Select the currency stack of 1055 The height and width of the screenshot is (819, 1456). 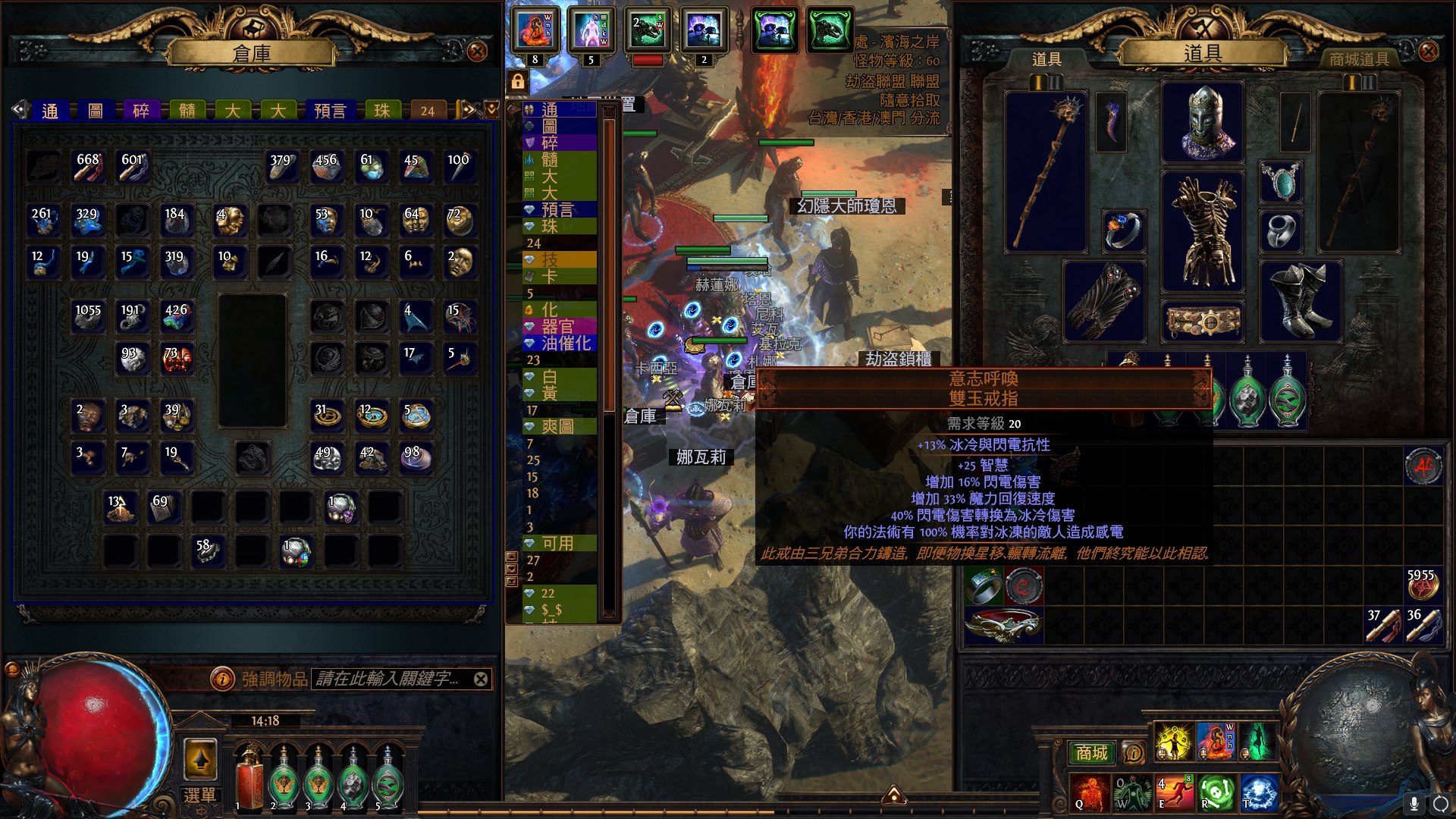88,317
